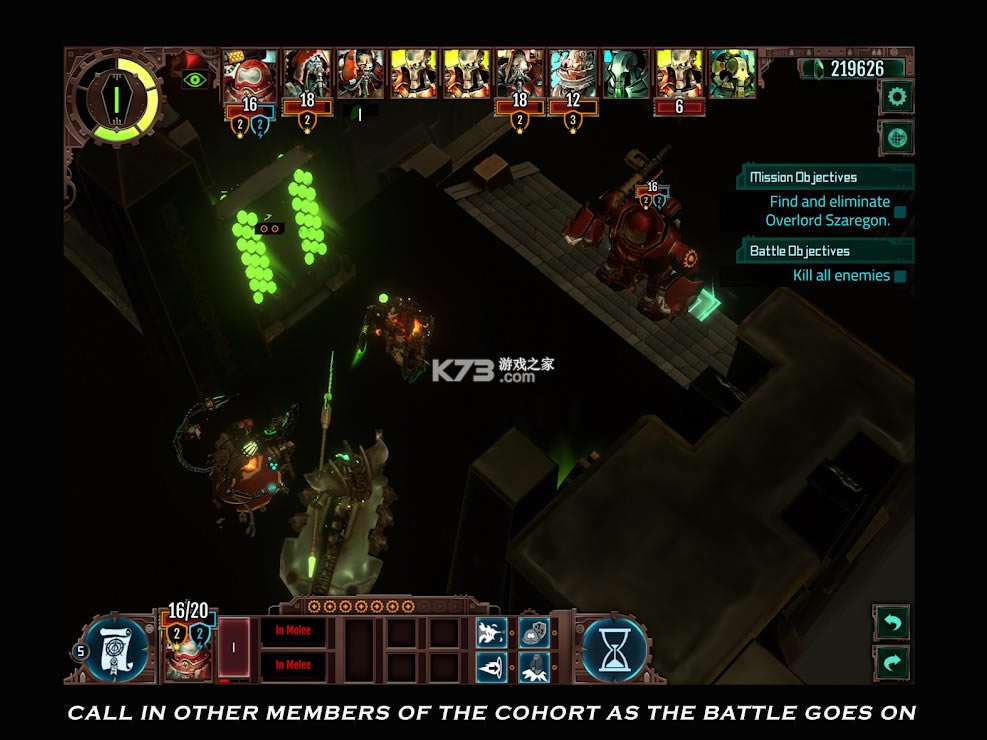Click the crosshair target button
Image resolution: width=987 pixels, height=740 pixels.
(x=896, y=137)
